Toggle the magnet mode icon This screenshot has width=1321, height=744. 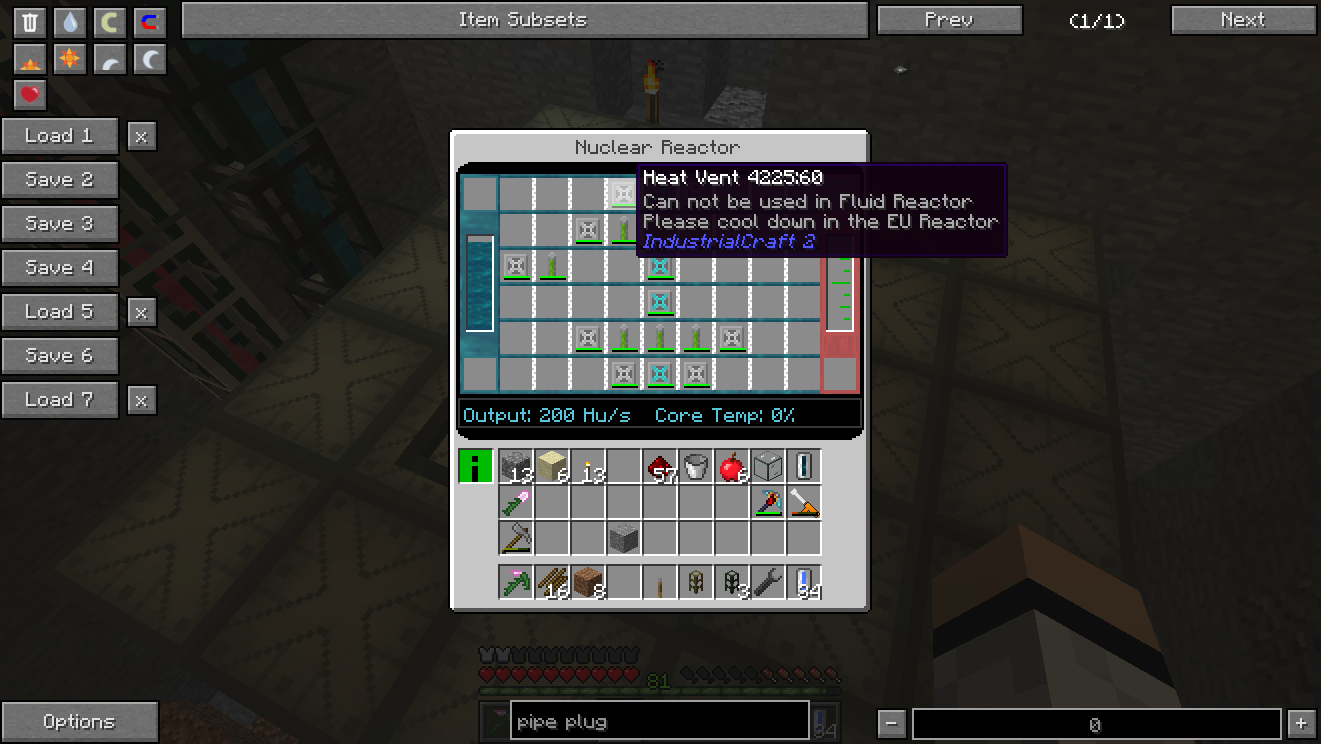pos(149,22)
